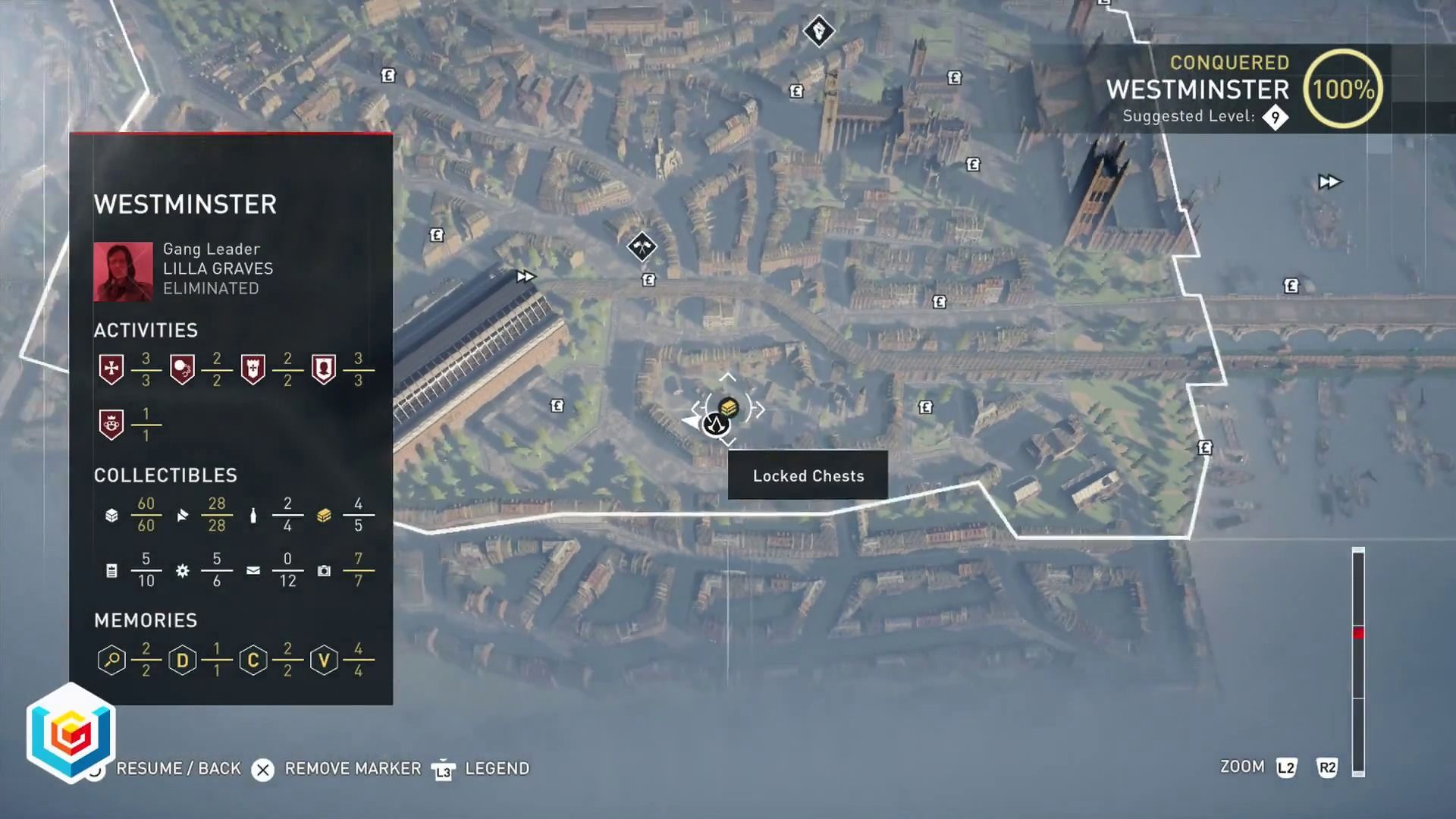This screenshot has height=819, width=1456.
Task: Select the crowned shield activity icon
Action: (x=111, y=425)
